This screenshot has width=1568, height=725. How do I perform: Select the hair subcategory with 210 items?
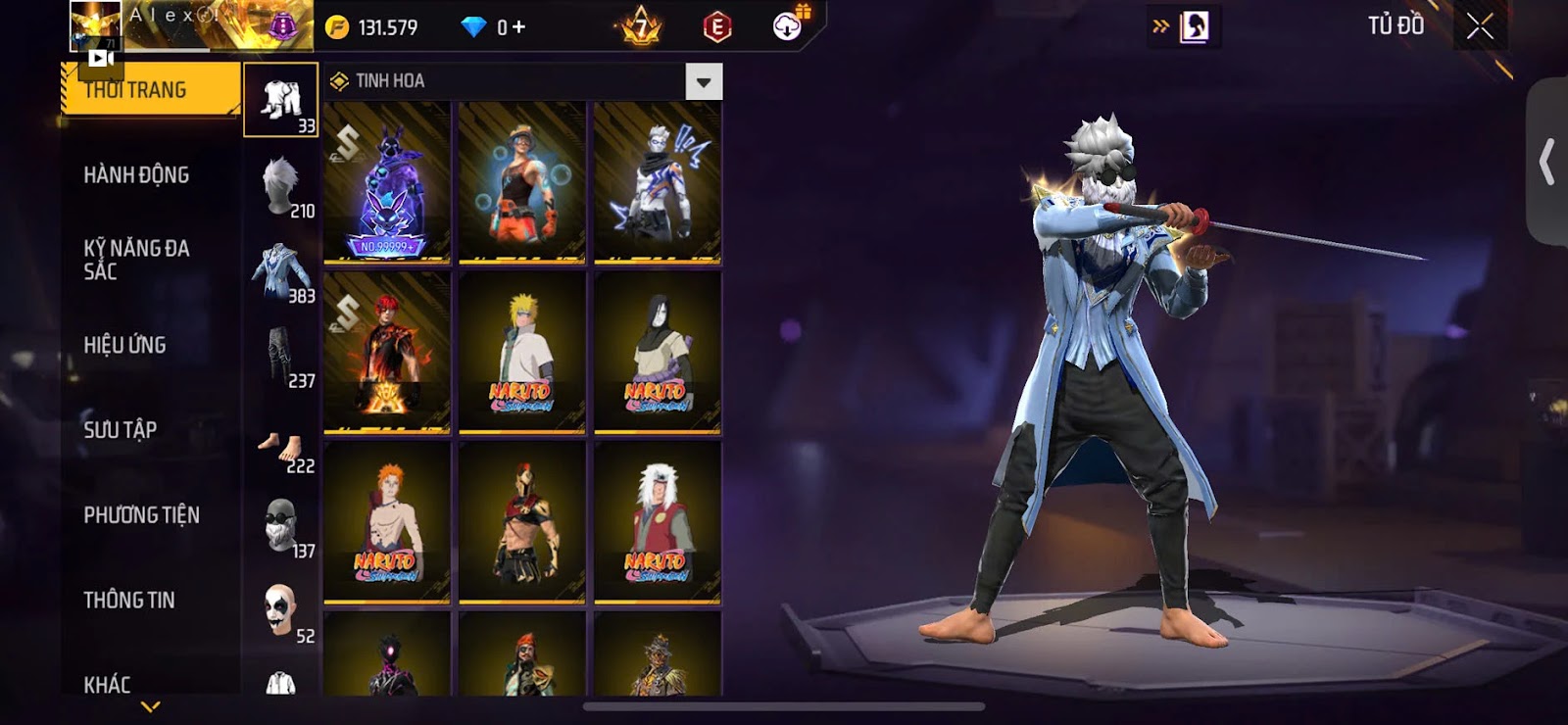click(282, 186)
